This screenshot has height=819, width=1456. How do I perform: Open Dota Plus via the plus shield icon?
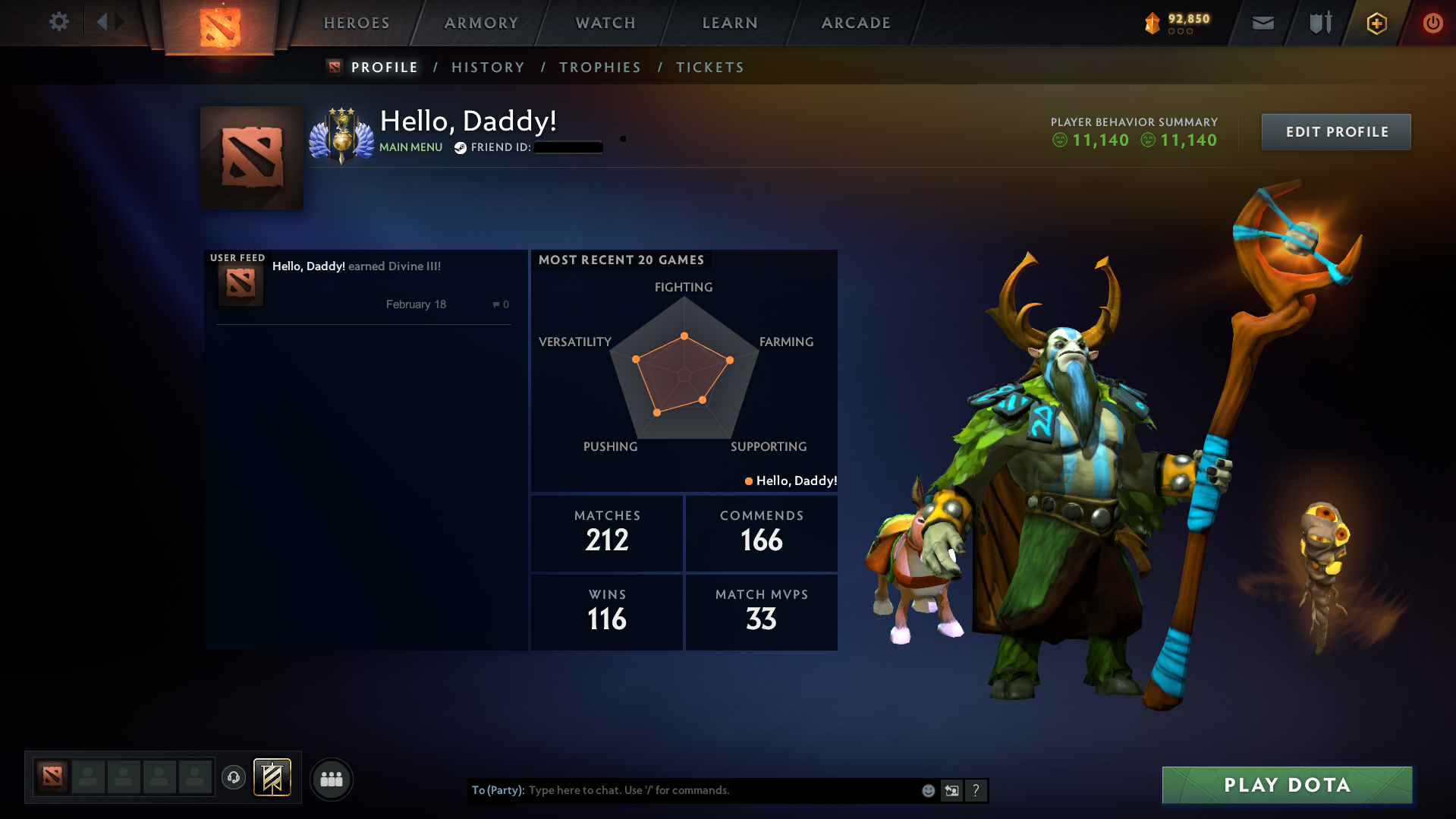tap(1376, 24)
